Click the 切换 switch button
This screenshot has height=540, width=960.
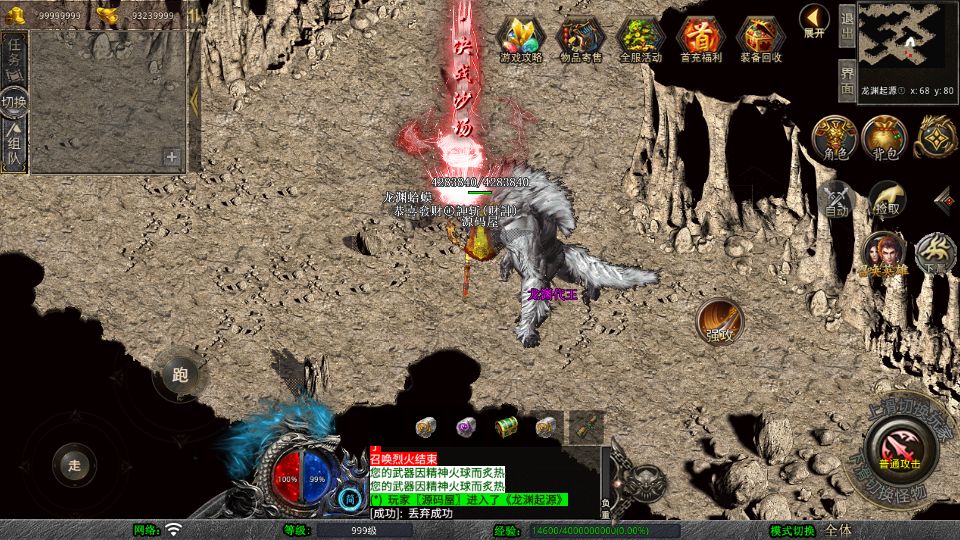click(x=14, y=101)
